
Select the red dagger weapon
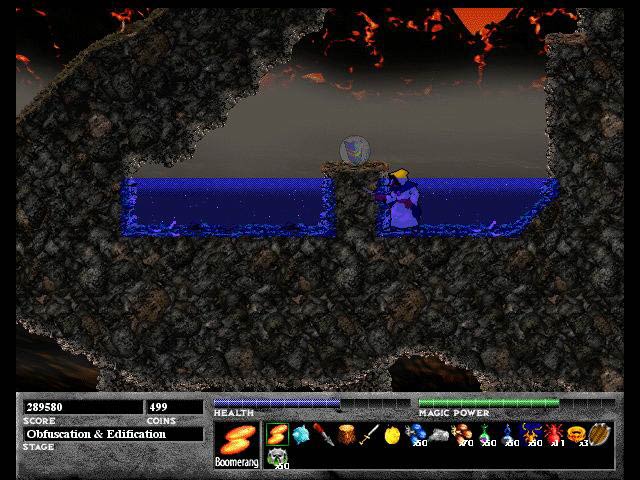(323, 435)
